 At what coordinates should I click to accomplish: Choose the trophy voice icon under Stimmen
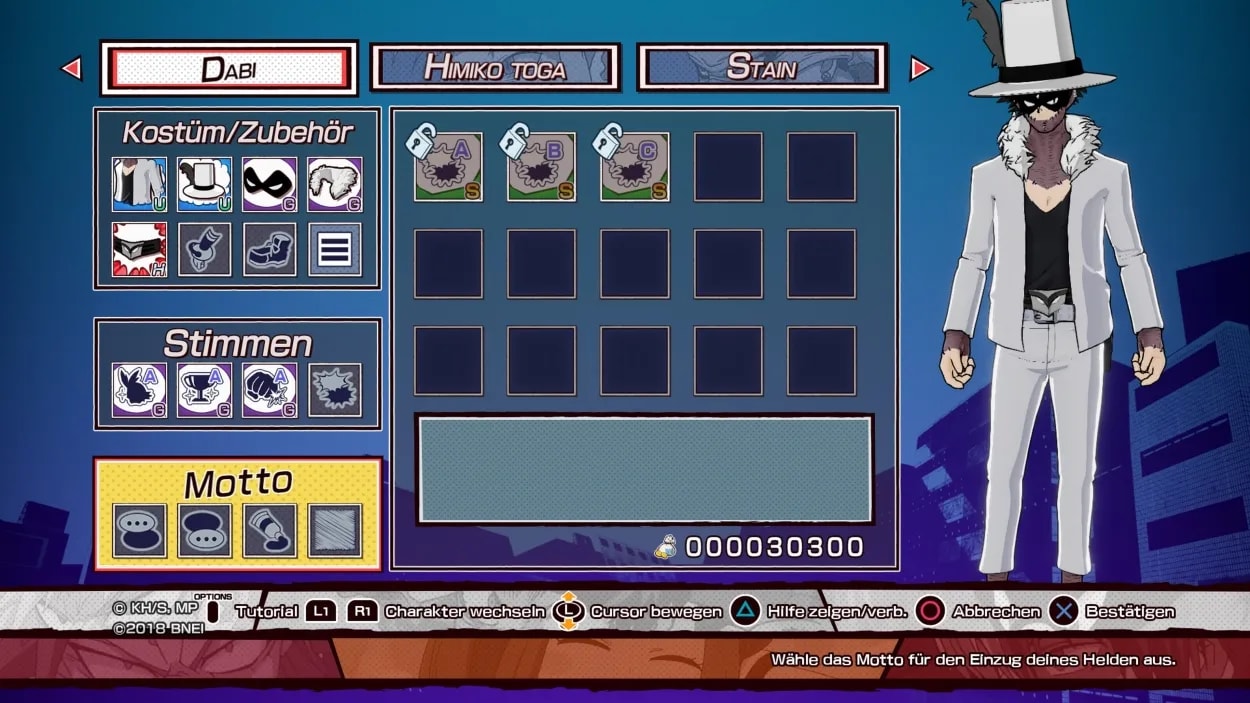pyautogui.click(x=205, y=390)
